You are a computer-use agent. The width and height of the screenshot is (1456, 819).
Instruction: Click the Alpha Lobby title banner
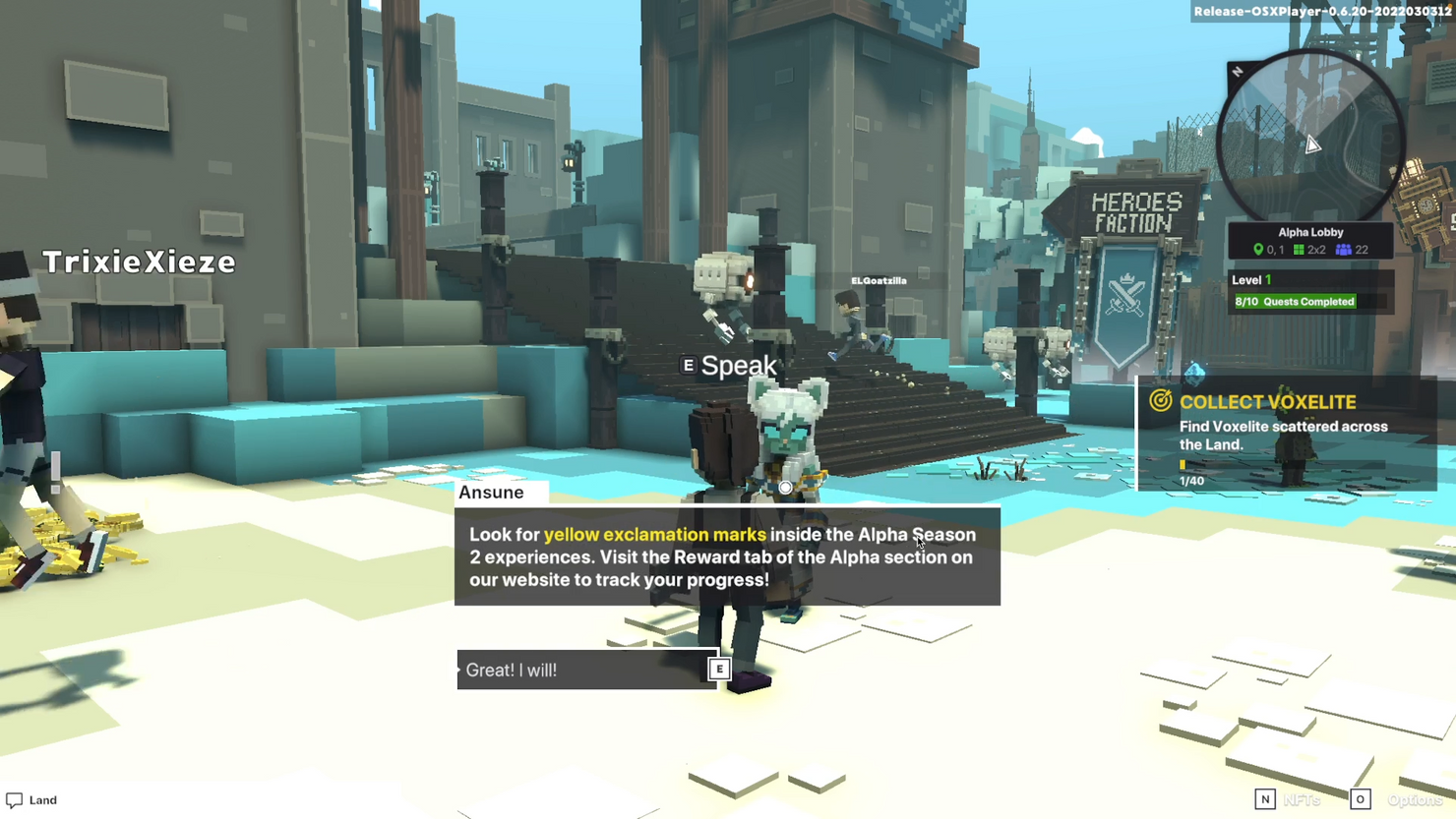(1310, 232)
